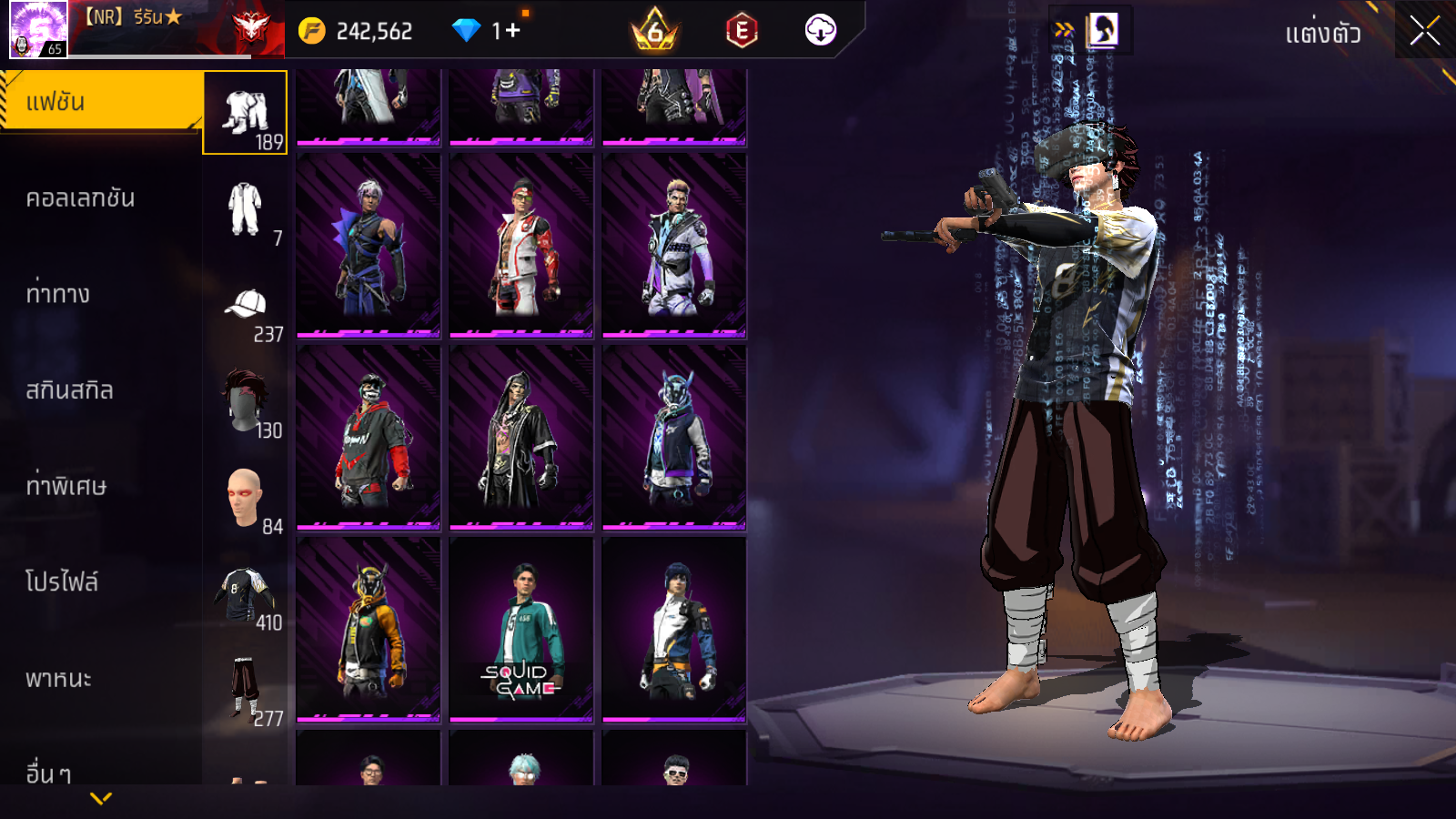This screenshot has height=819, width=1456.
Task: Open the black jersey tops category
Action: click(246, 593)
